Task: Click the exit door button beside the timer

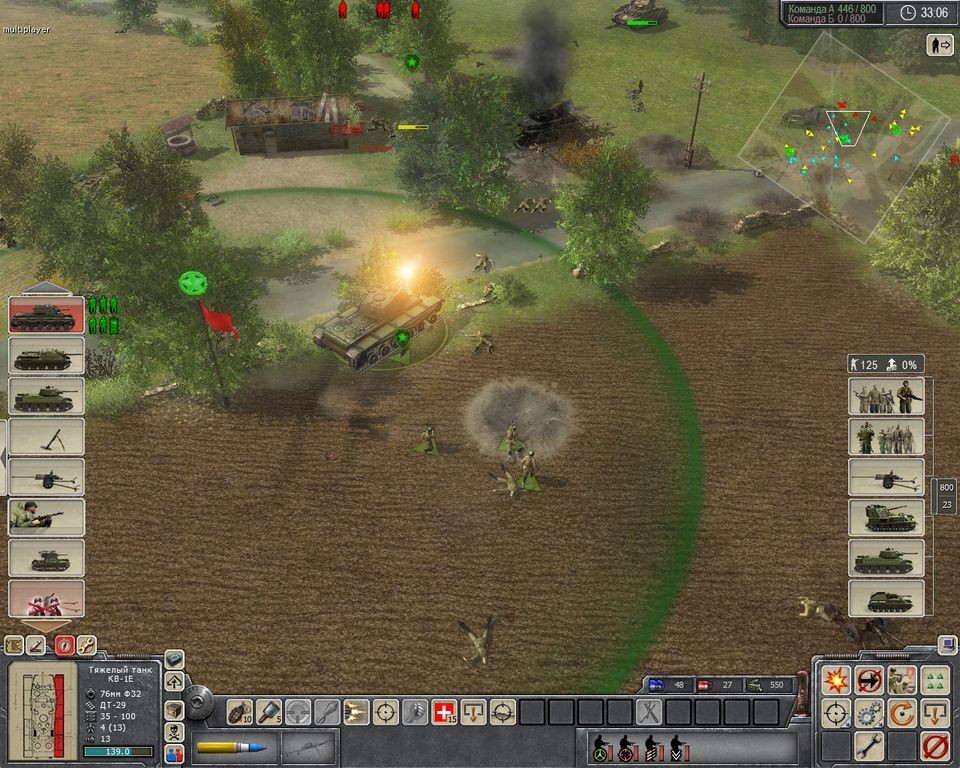Action: tap(940, 45)
